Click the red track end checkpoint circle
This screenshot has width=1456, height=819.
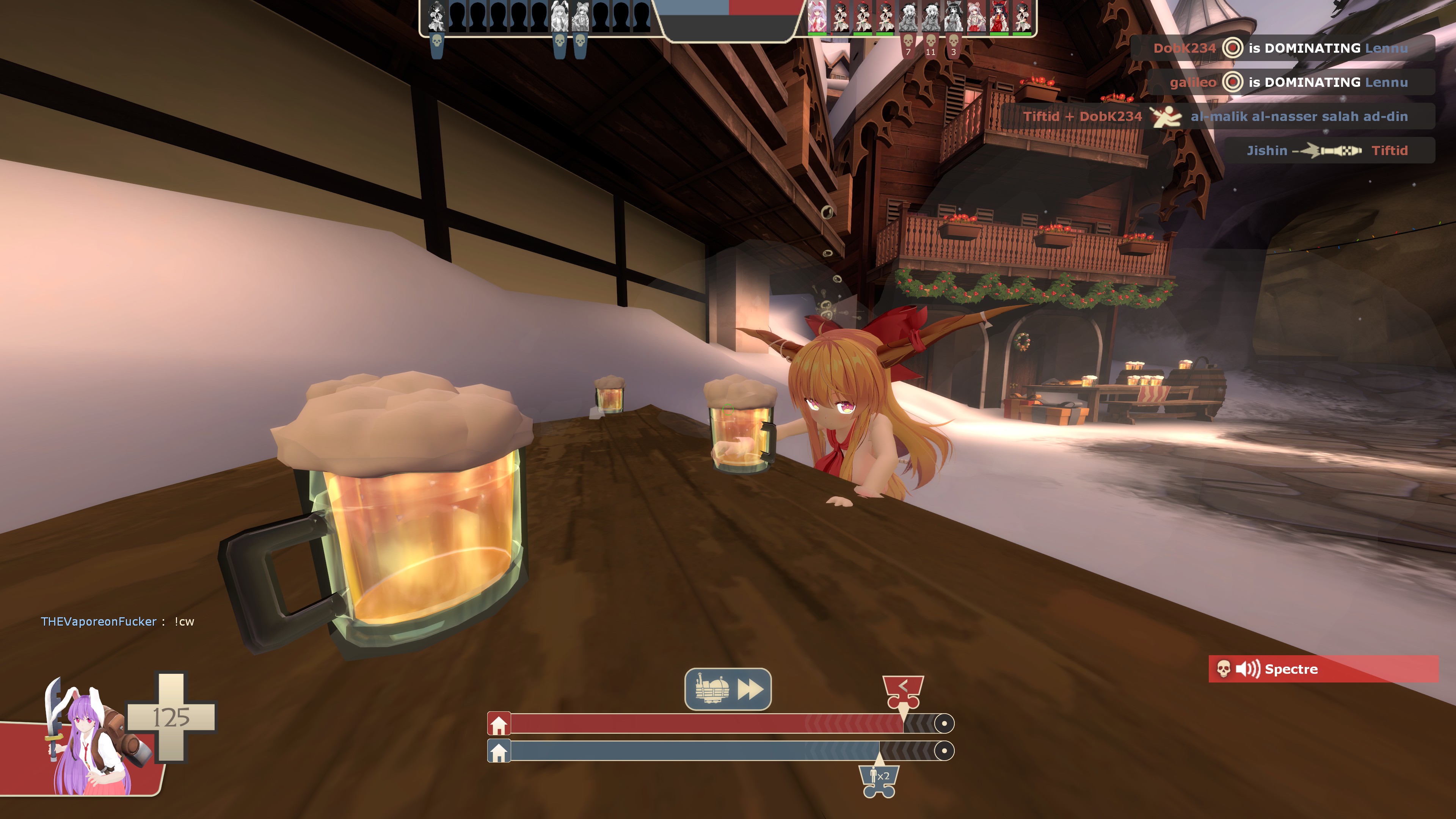click(x=943, y=723)
